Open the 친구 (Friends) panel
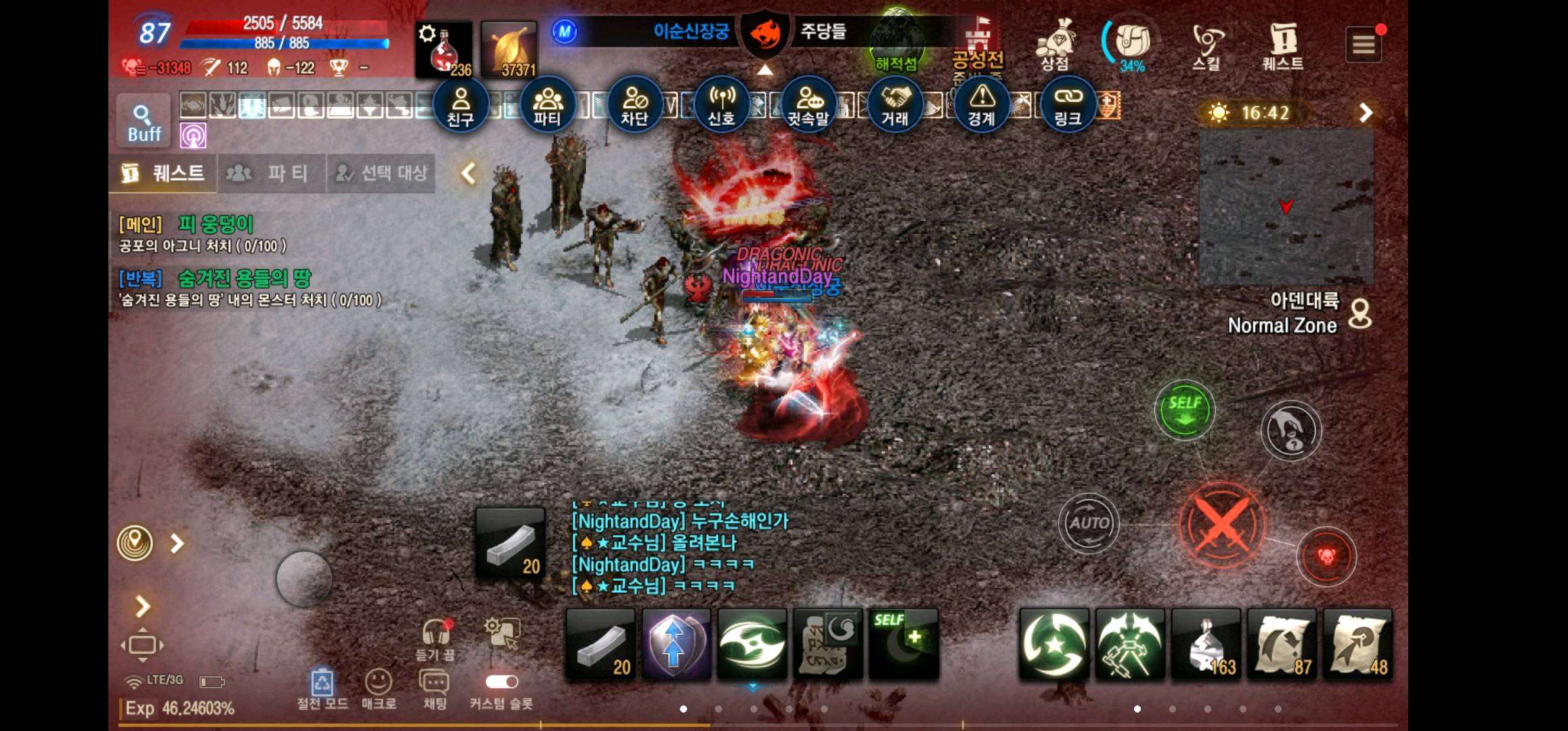Viewport: 1568px width, 731px height. point(461,105)
